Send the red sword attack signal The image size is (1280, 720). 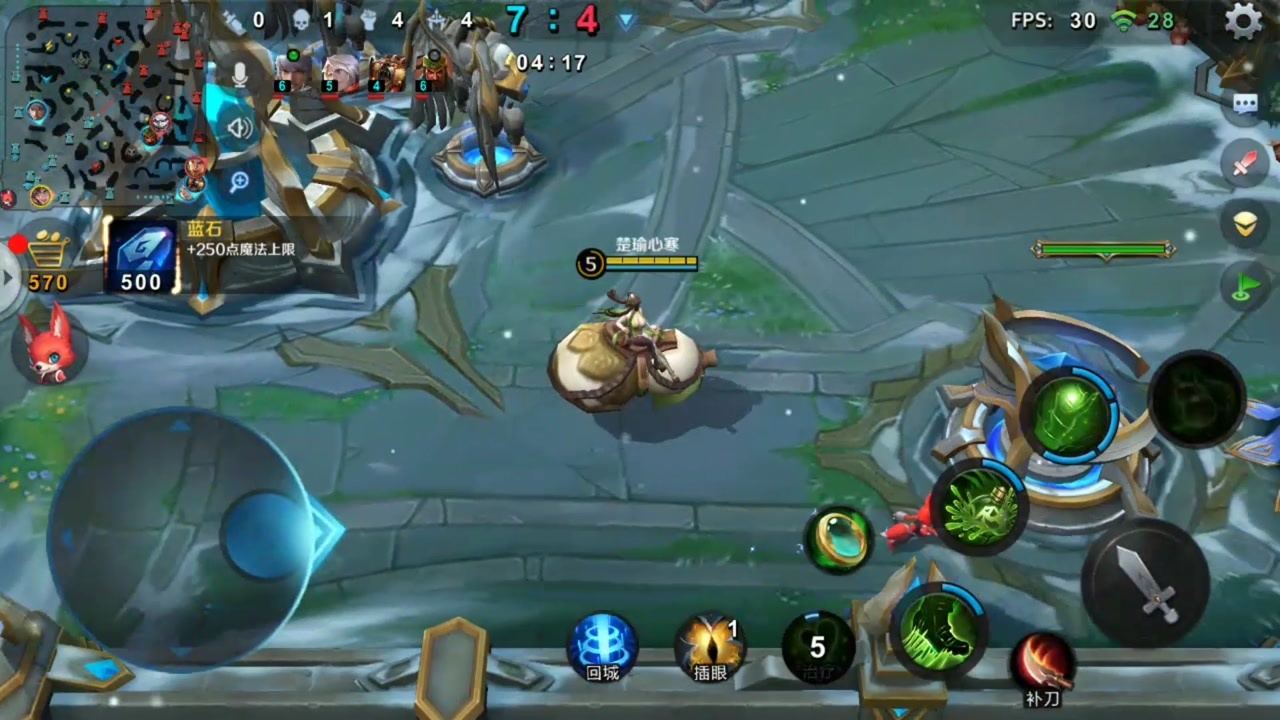[x=1245, y=164]
